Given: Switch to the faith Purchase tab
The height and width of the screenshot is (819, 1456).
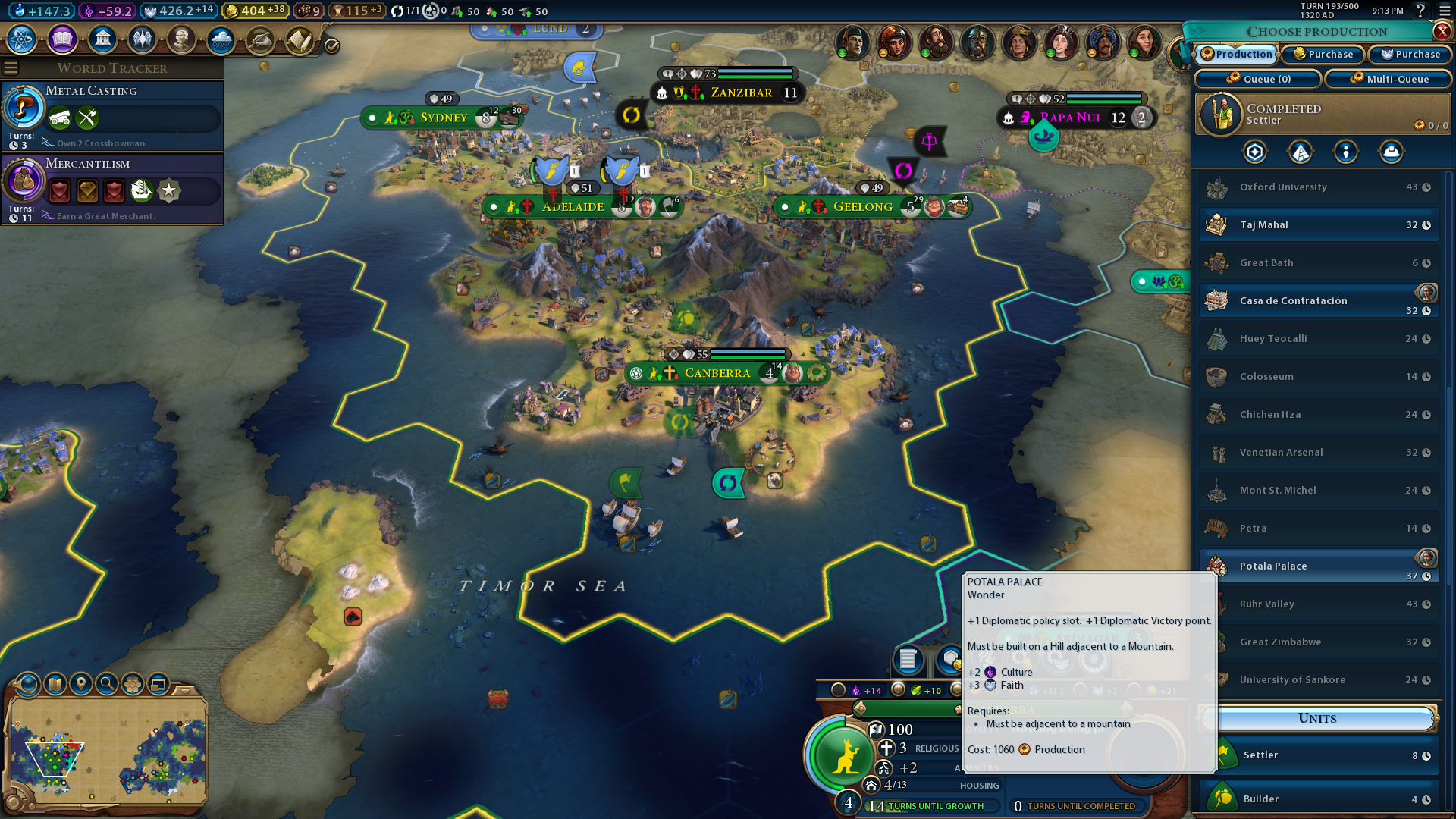Looking at the screenshot, I should coord(1410,55).
